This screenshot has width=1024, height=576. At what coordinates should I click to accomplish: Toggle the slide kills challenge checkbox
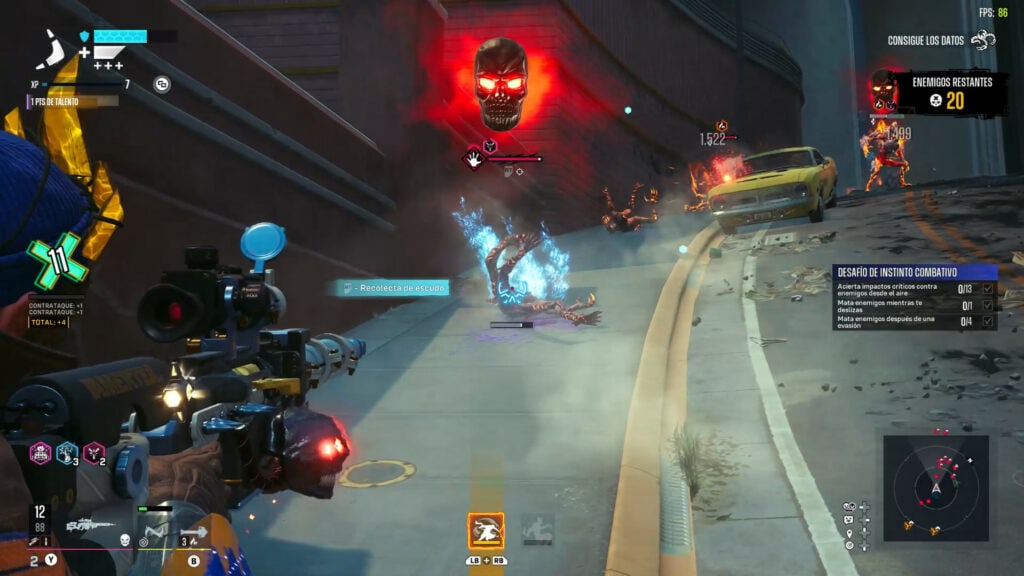(x=988, y=305)
